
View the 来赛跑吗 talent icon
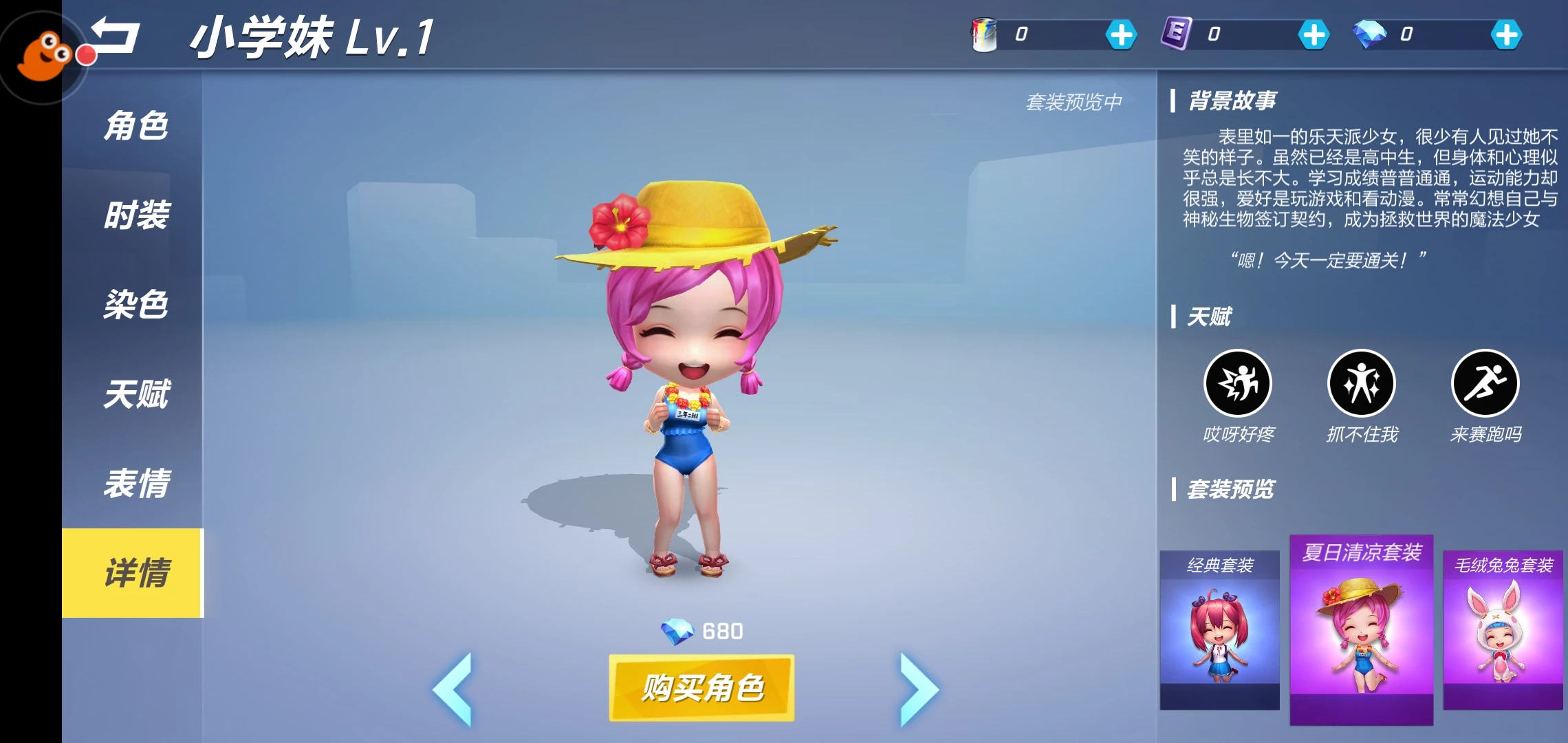[x=1485, y=383]
